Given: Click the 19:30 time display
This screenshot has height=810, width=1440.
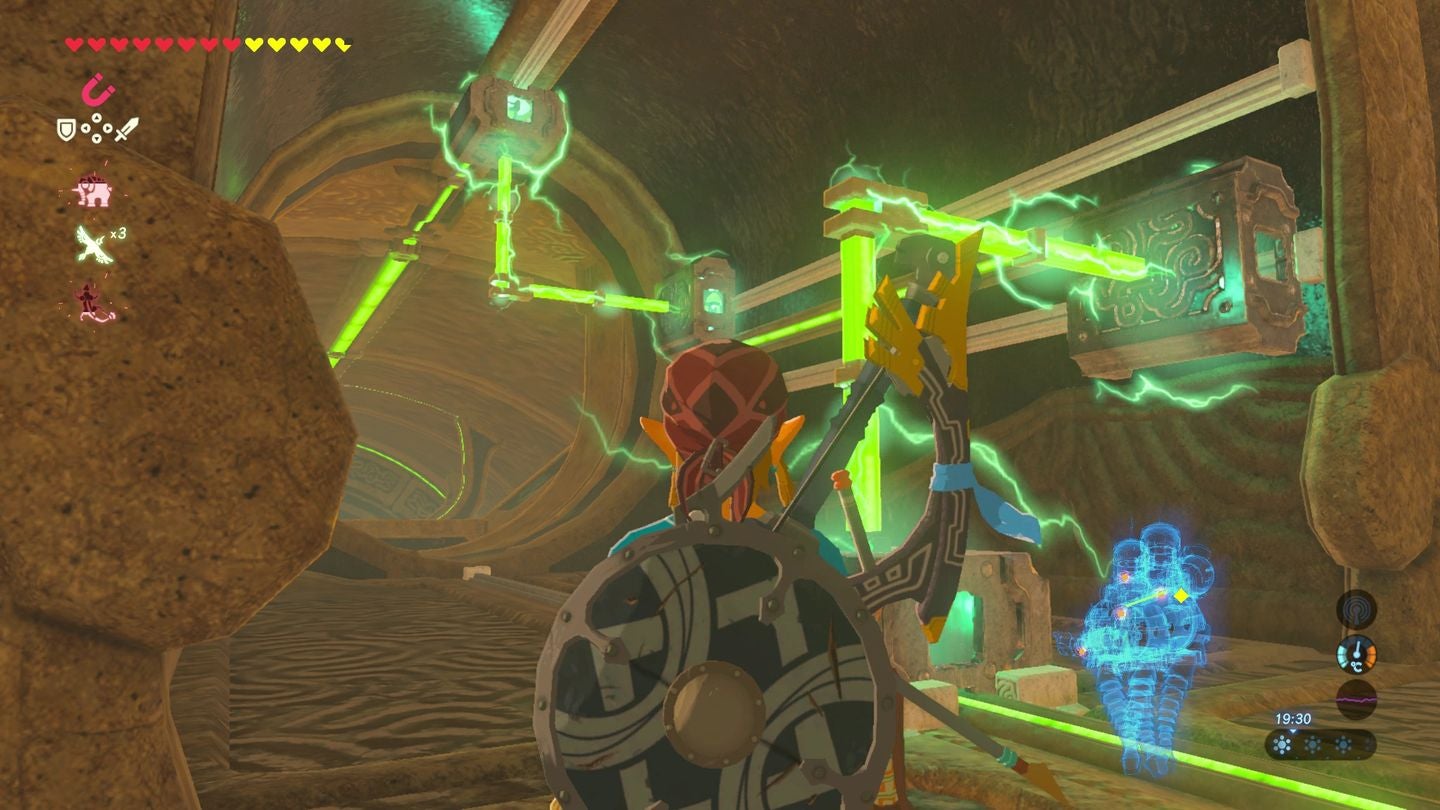Looking at the screenshot, I should pyautogui.click(x=1294, y=718).
